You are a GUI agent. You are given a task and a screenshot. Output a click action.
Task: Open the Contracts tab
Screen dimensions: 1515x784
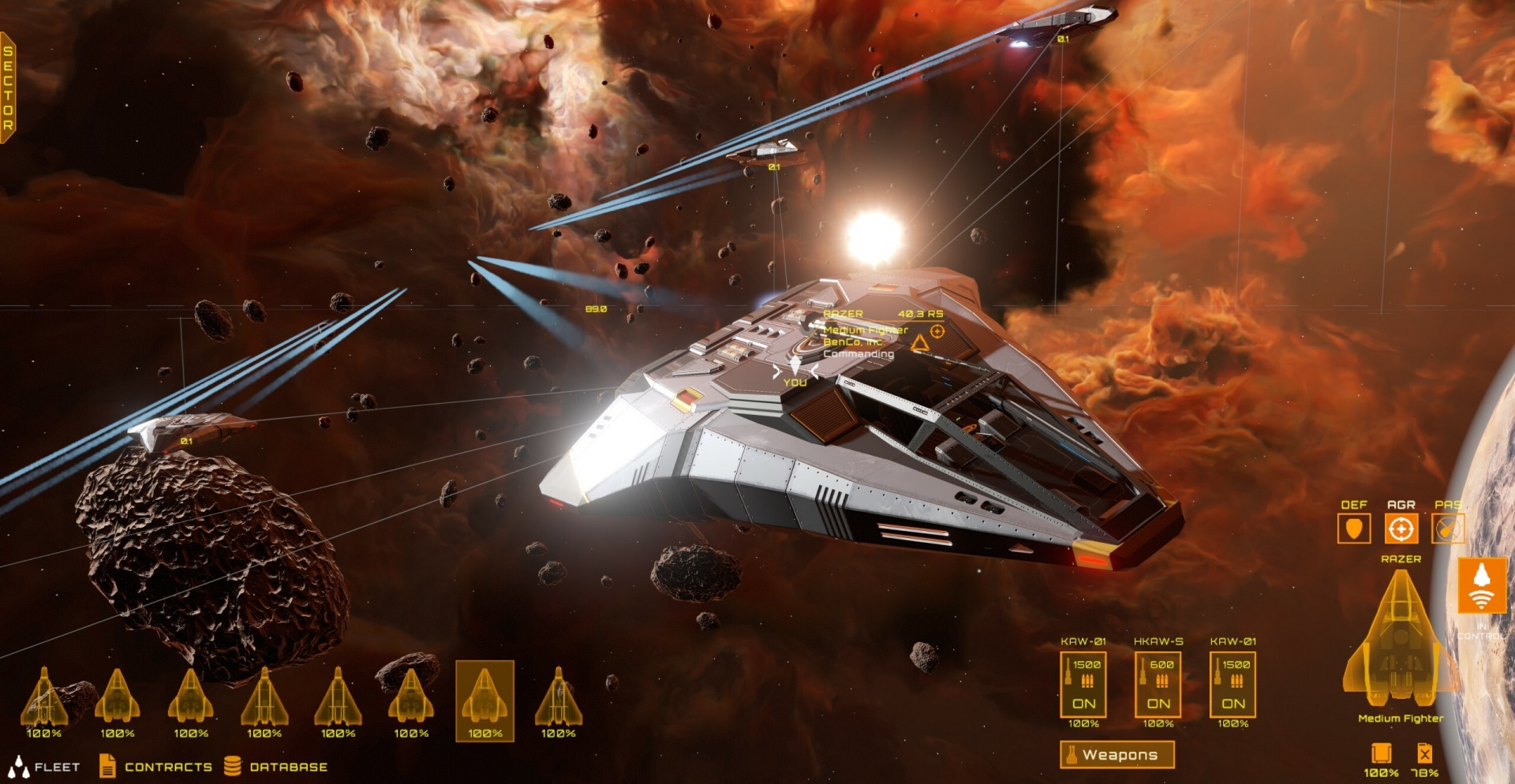point(156,766)
